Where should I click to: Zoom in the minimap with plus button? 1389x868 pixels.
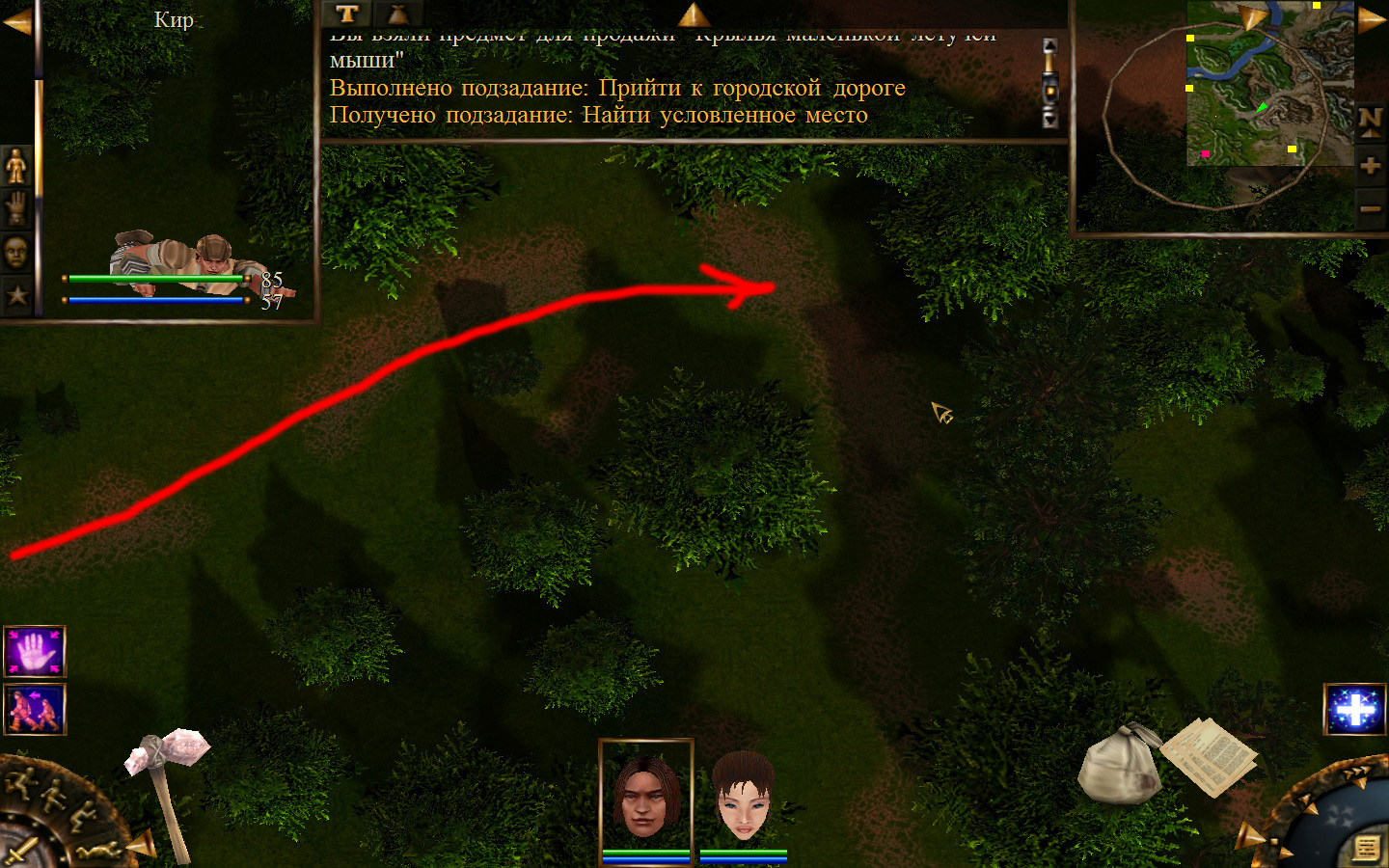pos(1370,166)
